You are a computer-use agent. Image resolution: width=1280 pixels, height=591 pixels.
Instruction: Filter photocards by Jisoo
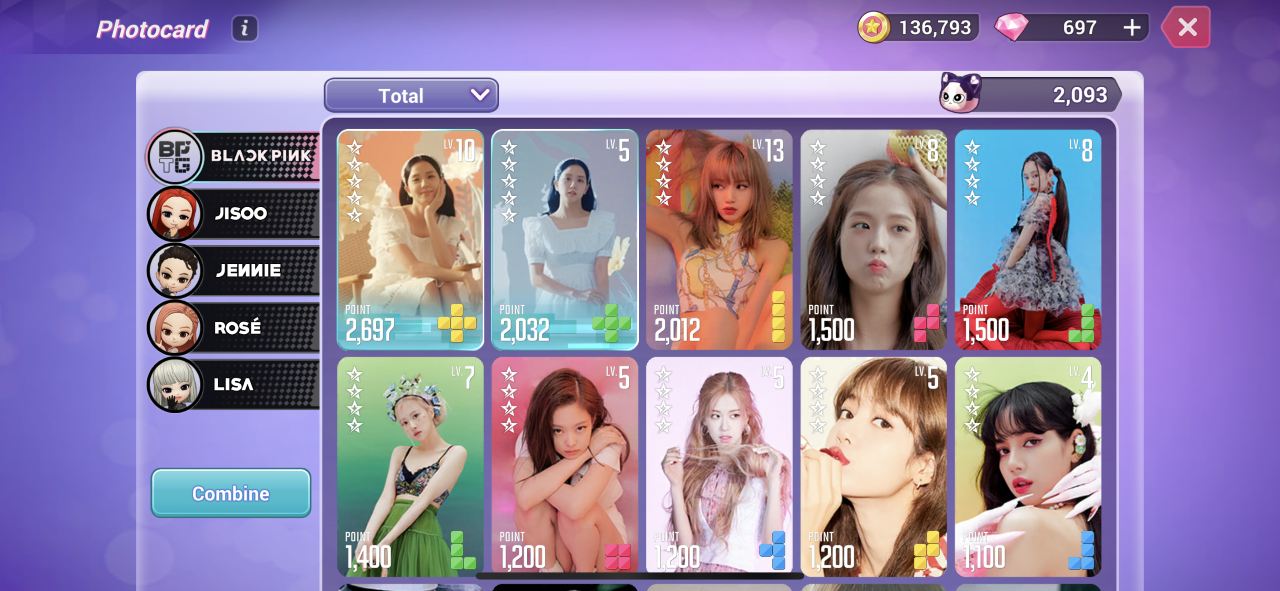[233, 213]
